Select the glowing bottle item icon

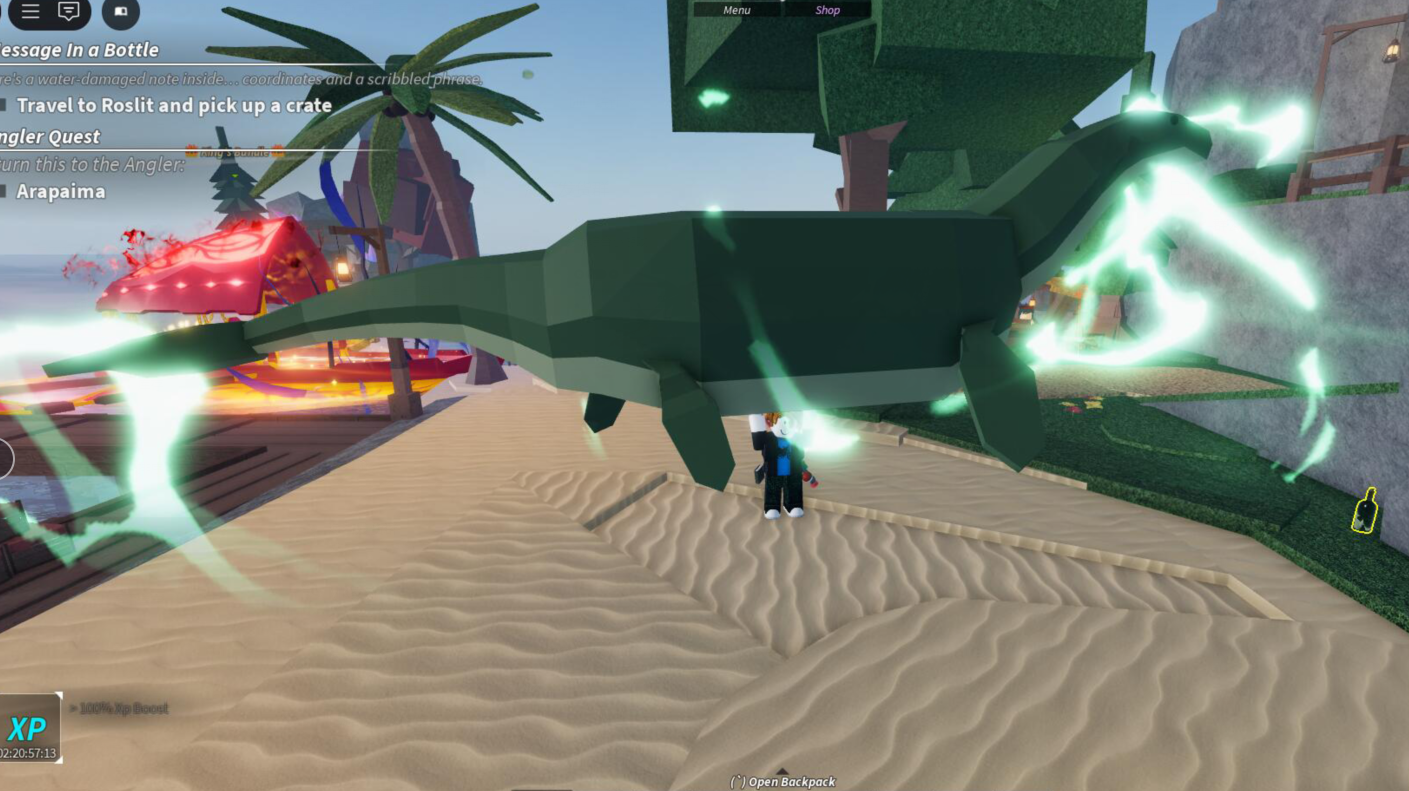[x=1366, y=512]
